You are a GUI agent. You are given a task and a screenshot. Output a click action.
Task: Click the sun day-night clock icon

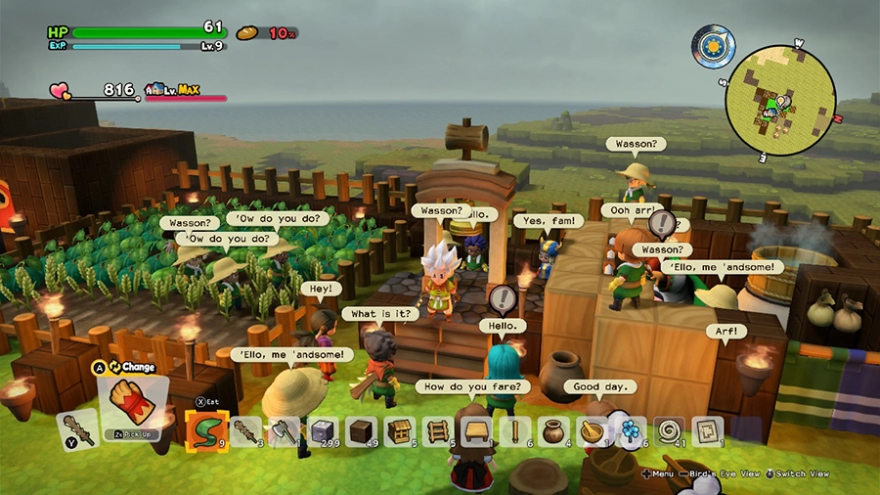[x=713, y=46]
